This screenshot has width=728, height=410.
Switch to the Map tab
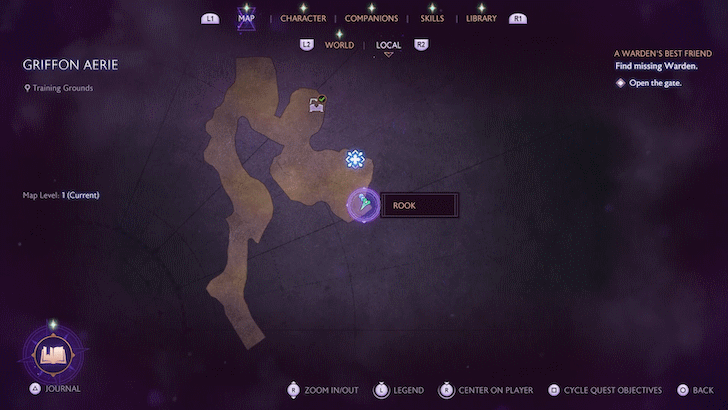tap(246, 18)
